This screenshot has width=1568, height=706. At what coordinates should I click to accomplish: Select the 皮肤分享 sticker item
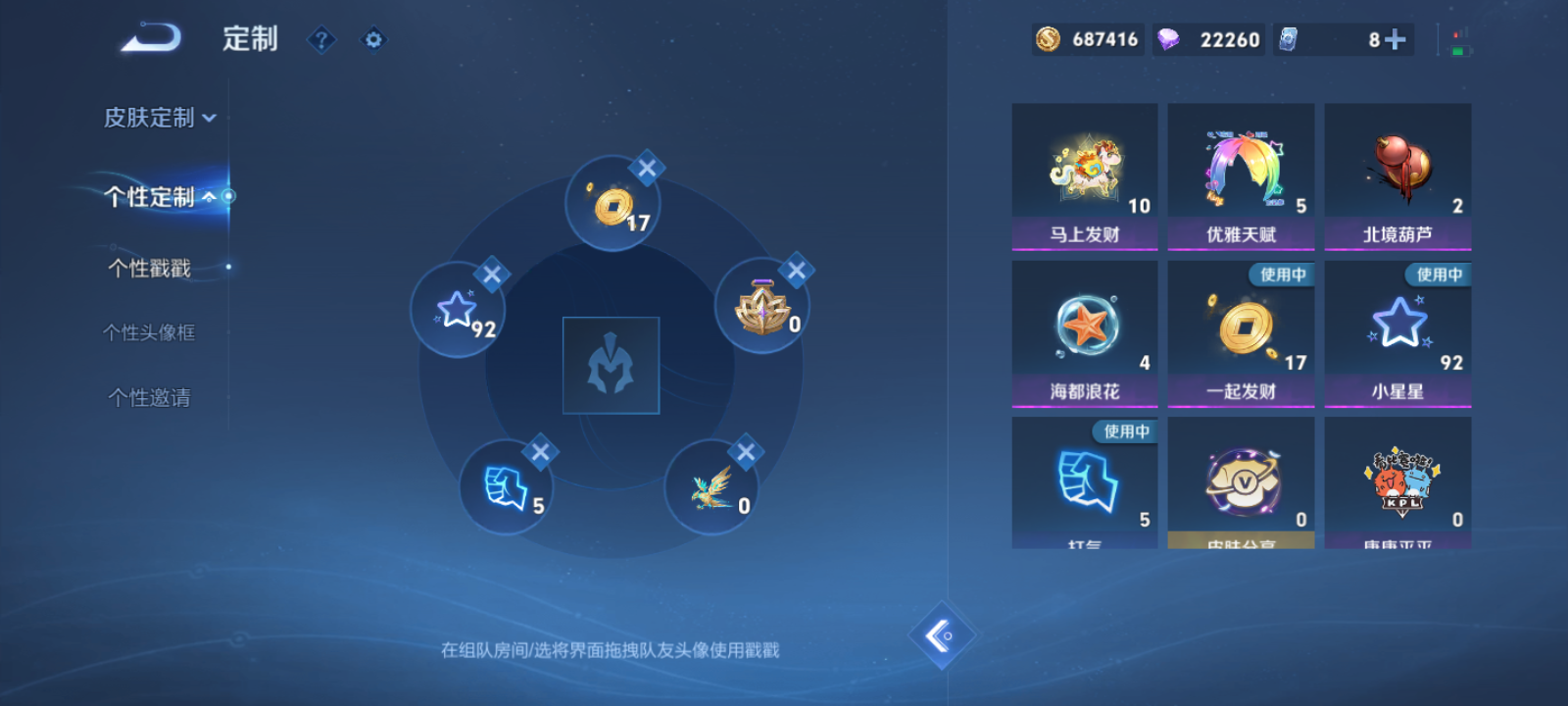[1241, 480]
